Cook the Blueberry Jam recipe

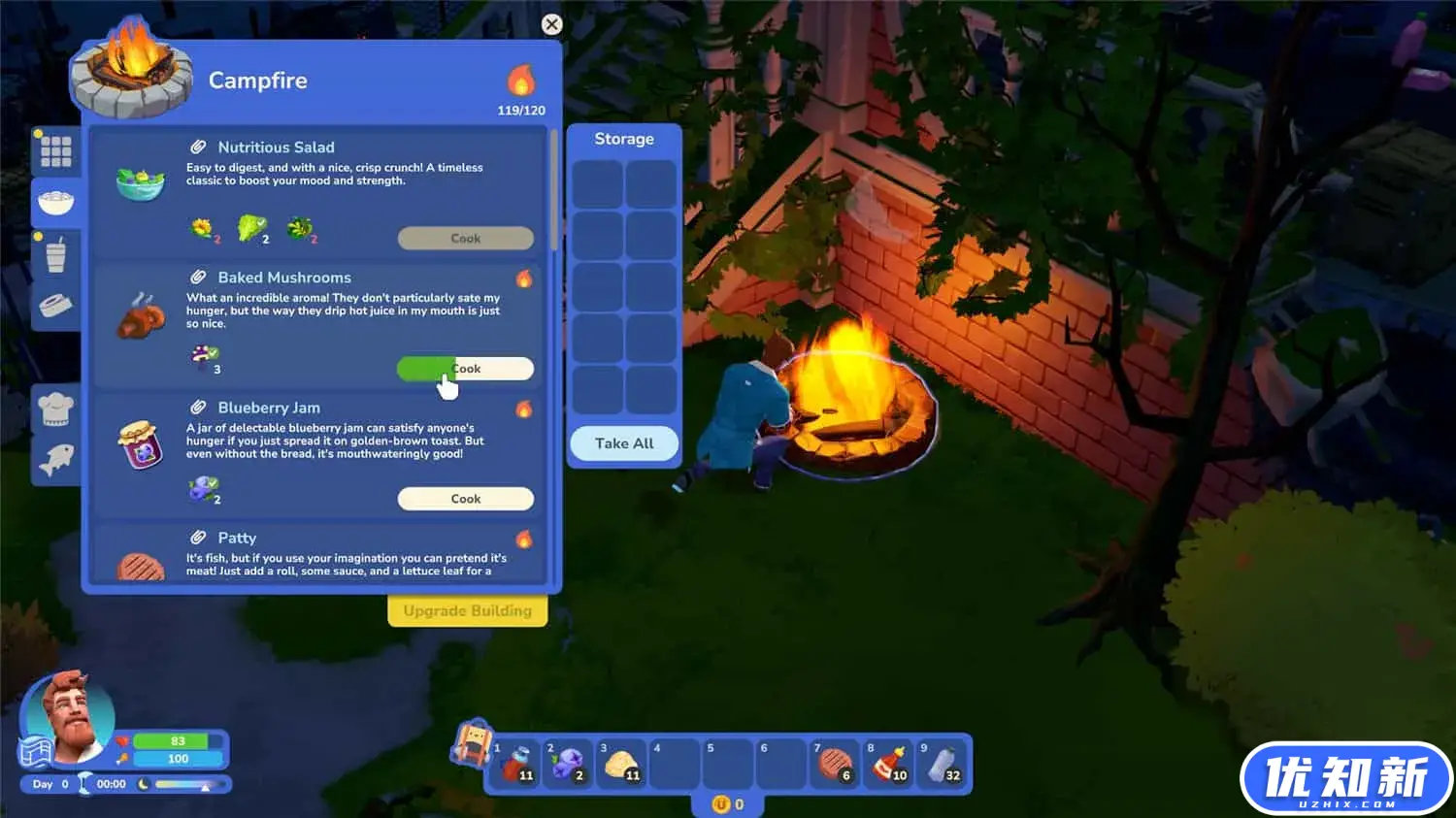tap(465, 499)
